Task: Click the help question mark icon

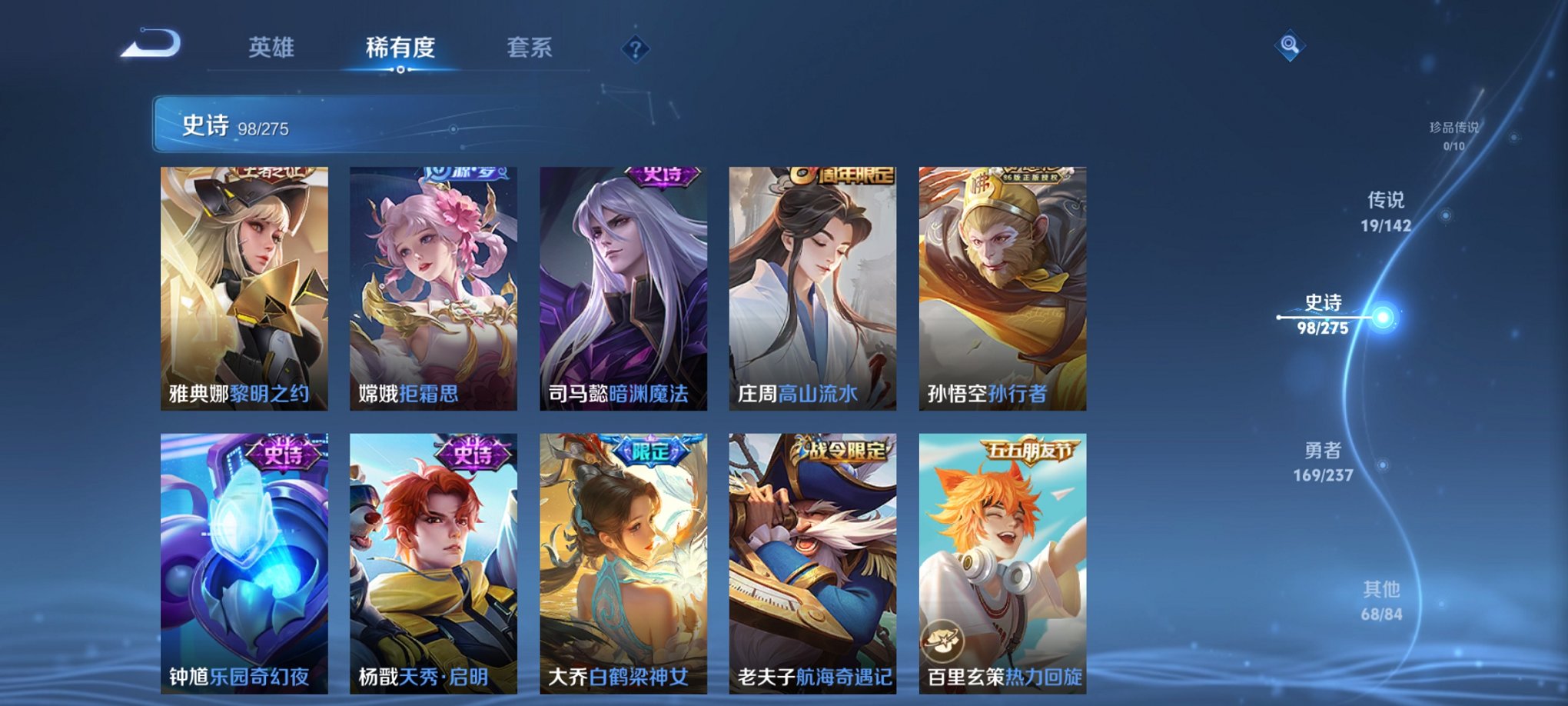Action: point(634,50)
